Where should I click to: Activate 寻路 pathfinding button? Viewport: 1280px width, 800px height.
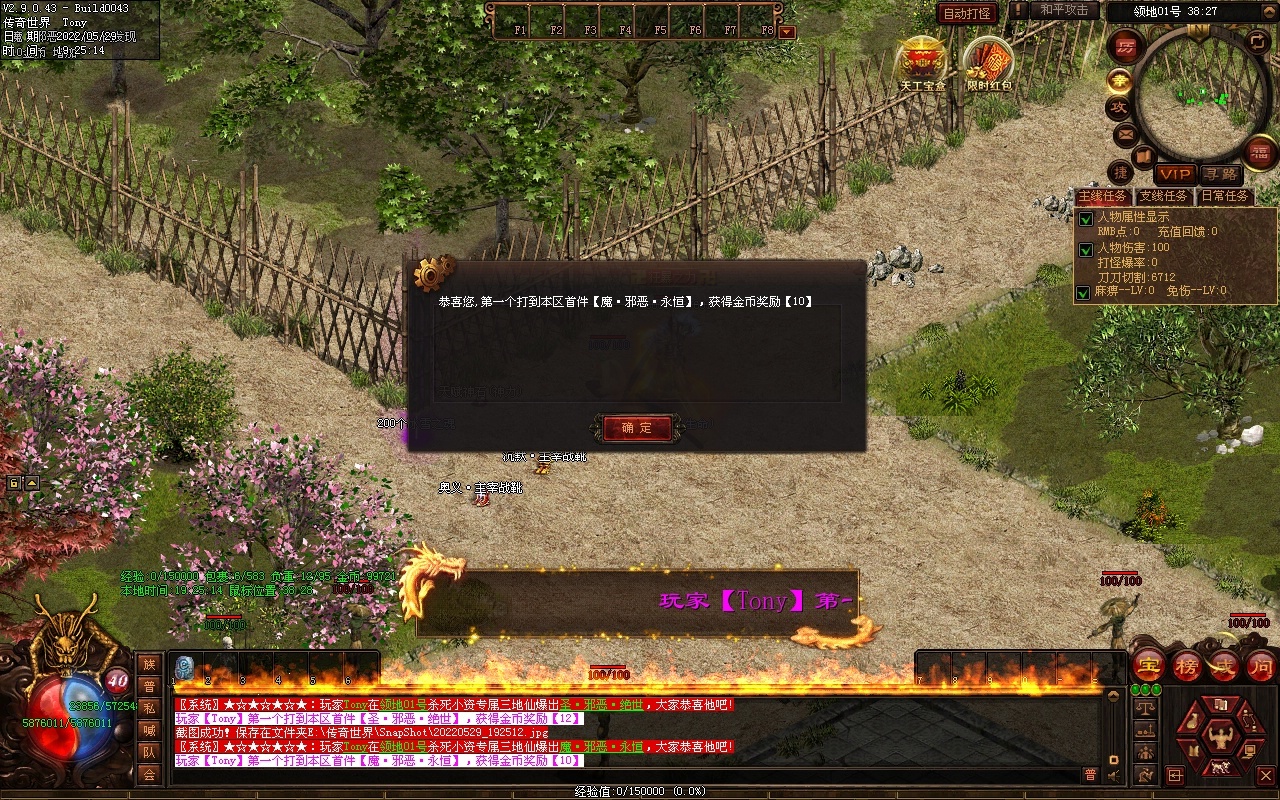(x=1219, y=174)
